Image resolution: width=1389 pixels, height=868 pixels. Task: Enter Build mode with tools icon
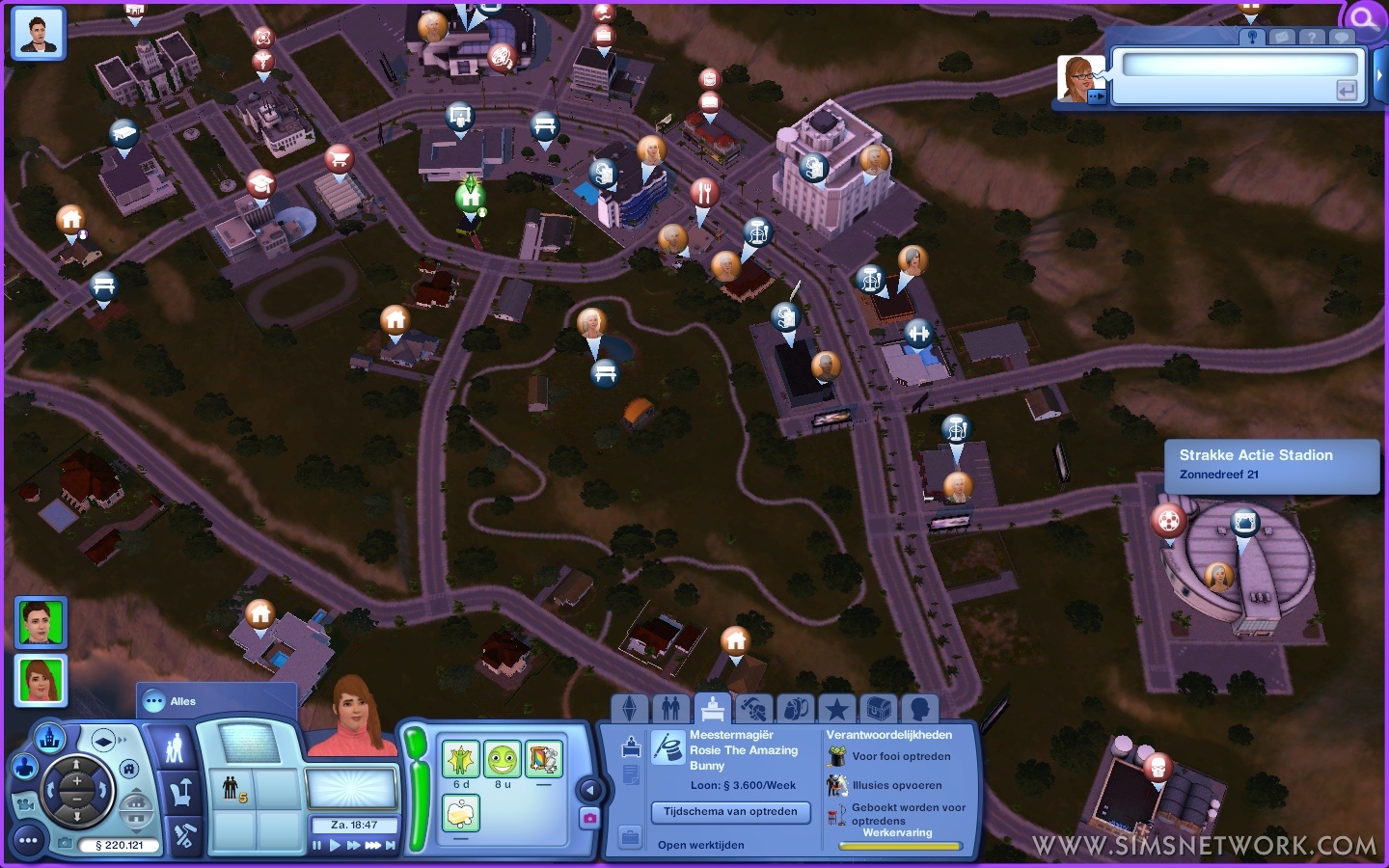183,835
